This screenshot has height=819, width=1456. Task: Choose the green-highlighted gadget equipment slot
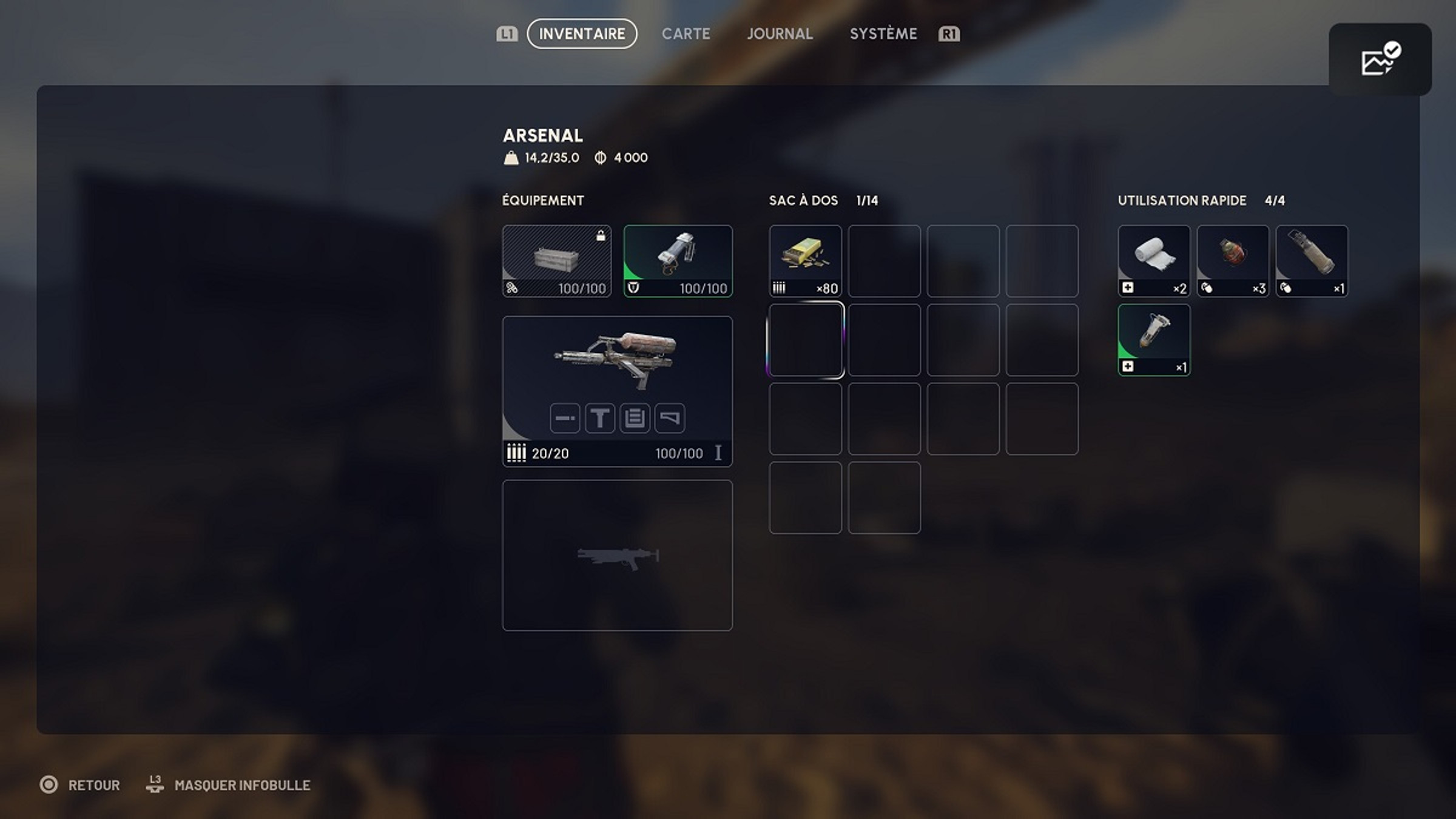[678, 261]
